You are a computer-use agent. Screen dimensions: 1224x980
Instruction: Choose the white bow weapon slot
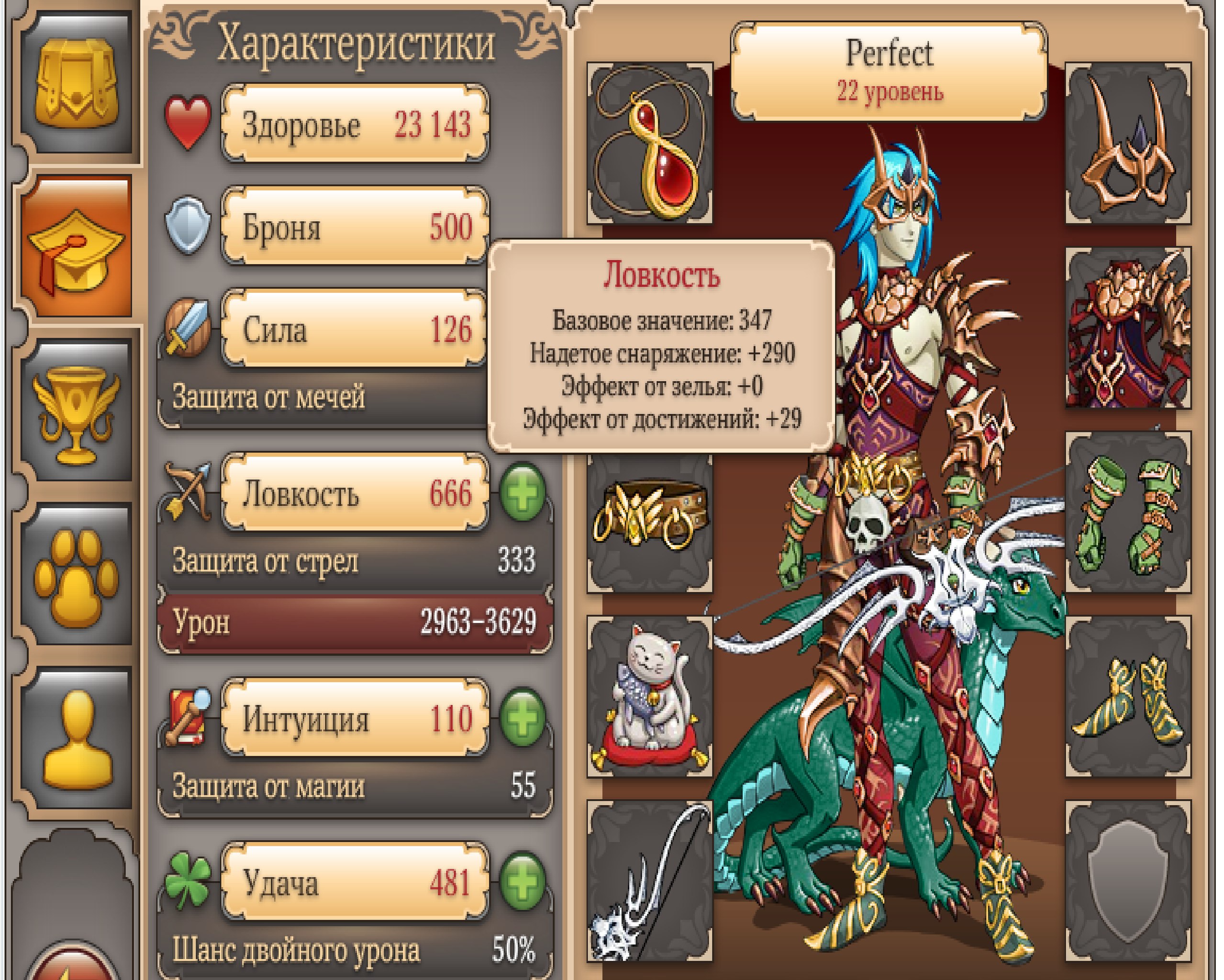pyautogui.click(x=649, y=880)
